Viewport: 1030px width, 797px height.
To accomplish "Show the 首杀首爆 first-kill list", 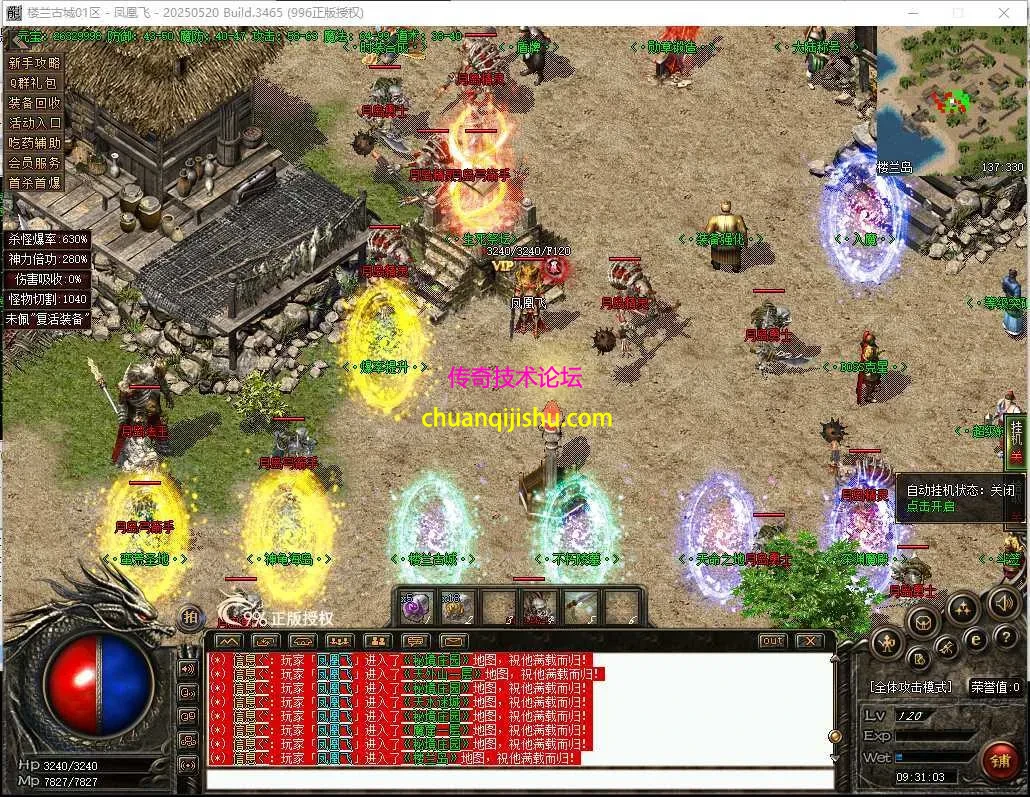I will coord(35,182).
